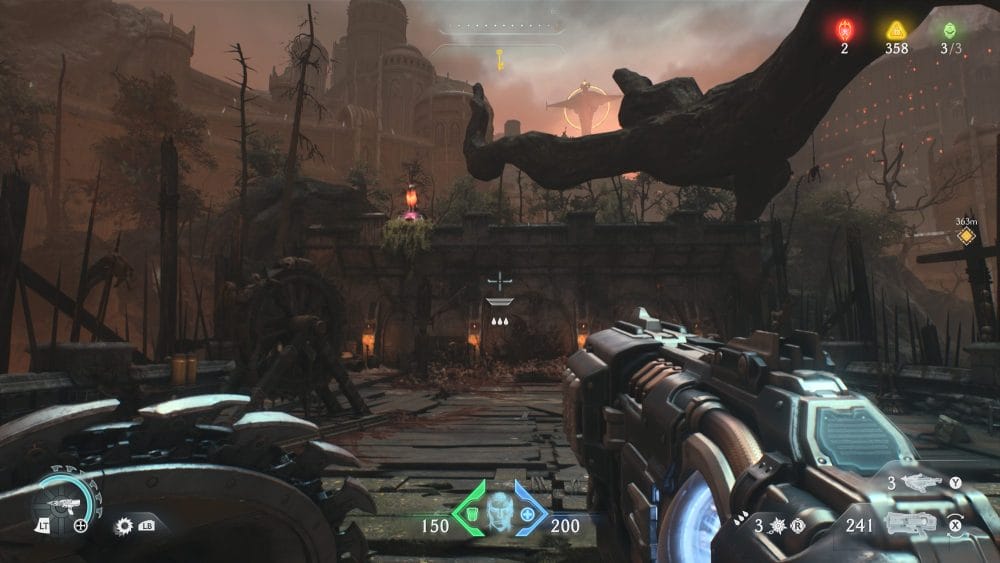The width and height of the screenshot is (1000, 563).
Task: Select the spiked flail melee icon
Action: (774, 523)
